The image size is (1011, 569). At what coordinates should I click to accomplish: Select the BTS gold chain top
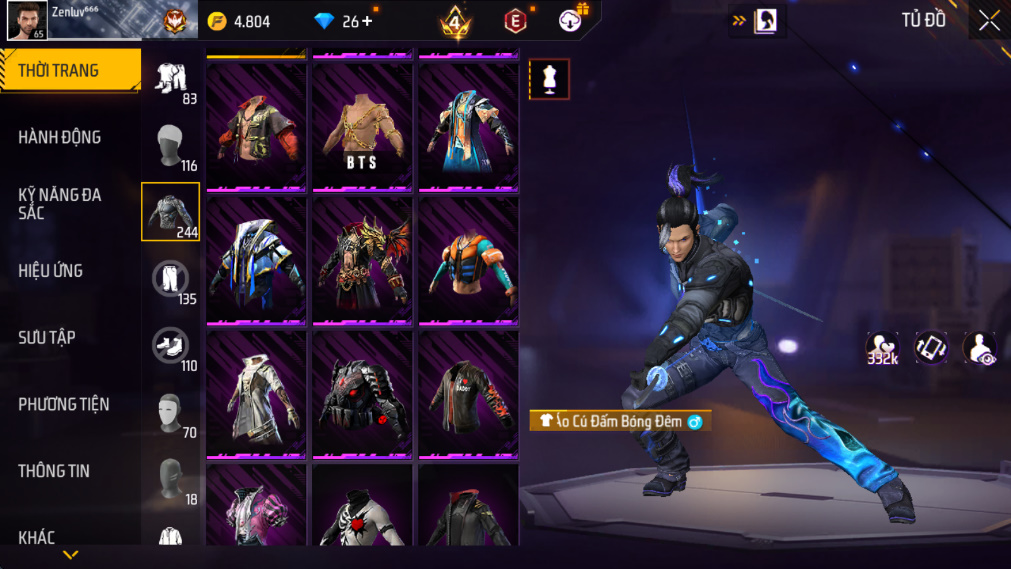(362, 127)
